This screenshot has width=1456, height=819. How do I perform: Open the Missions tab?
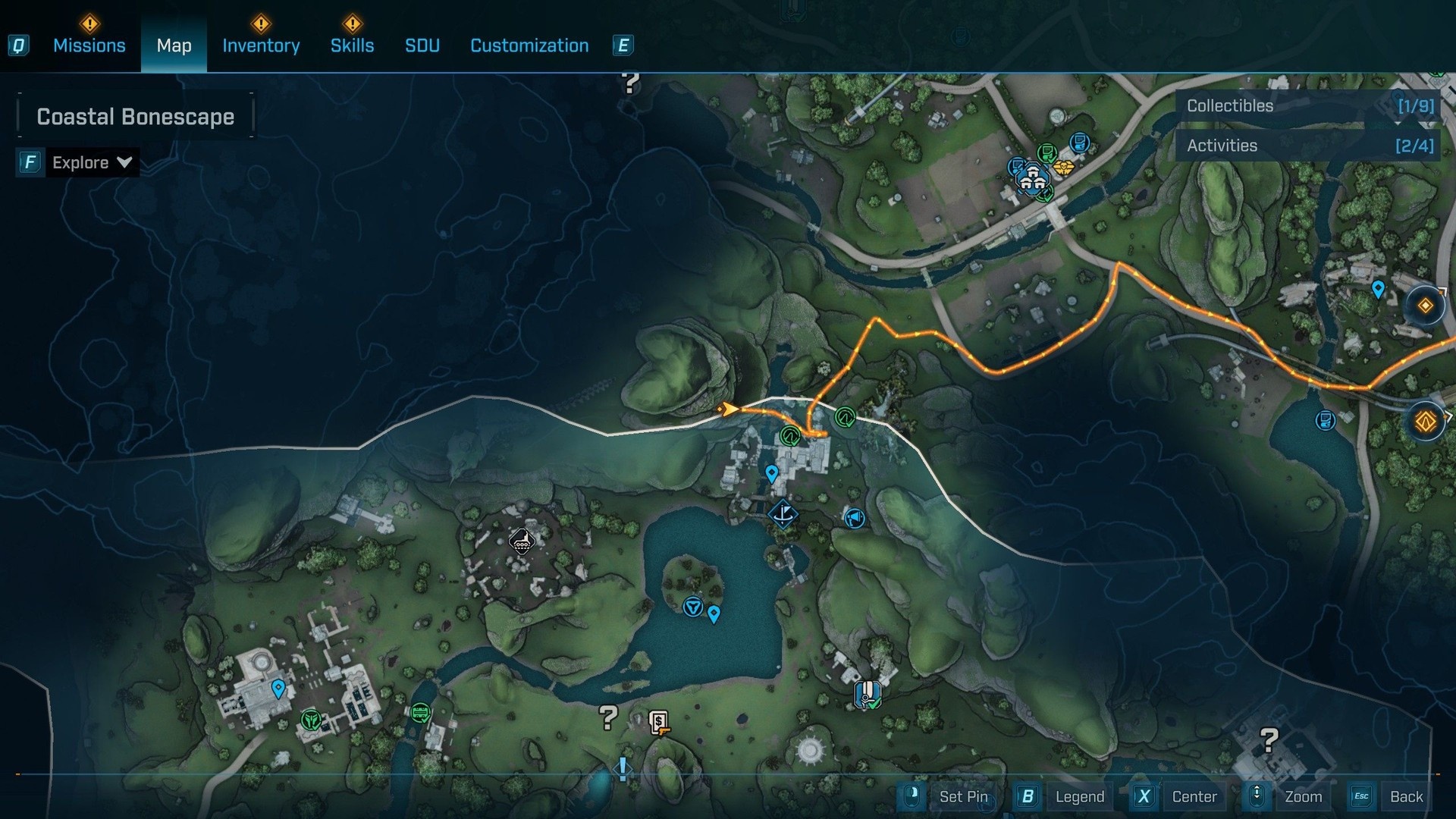[x=89, y=45]
